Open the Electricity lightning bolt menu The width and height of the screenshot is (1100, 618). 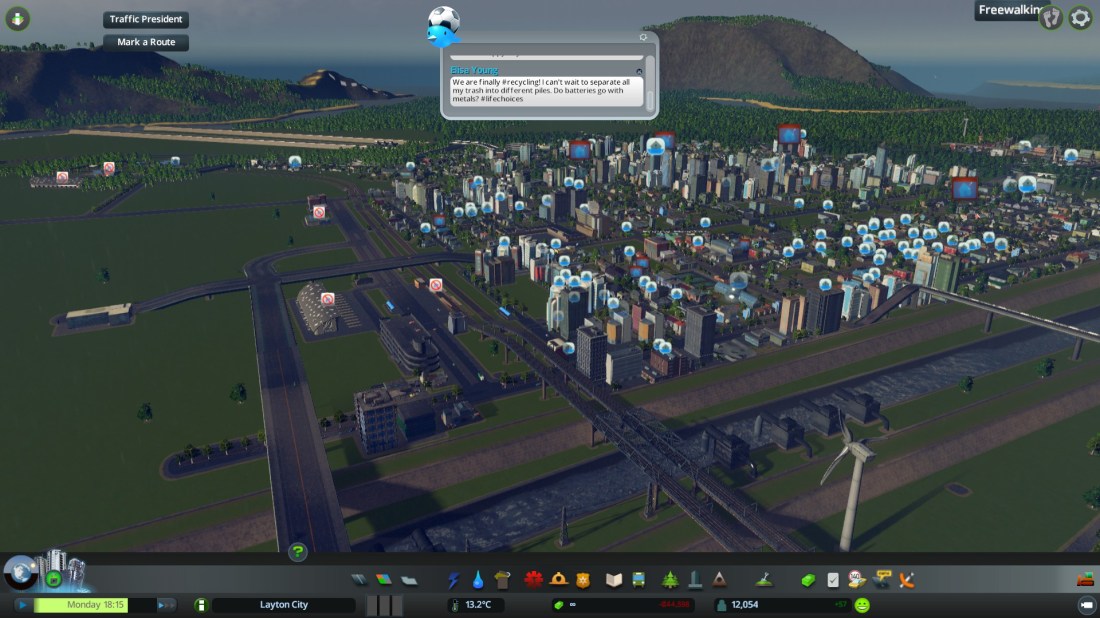pyautogui.click(x=454, y=580)
